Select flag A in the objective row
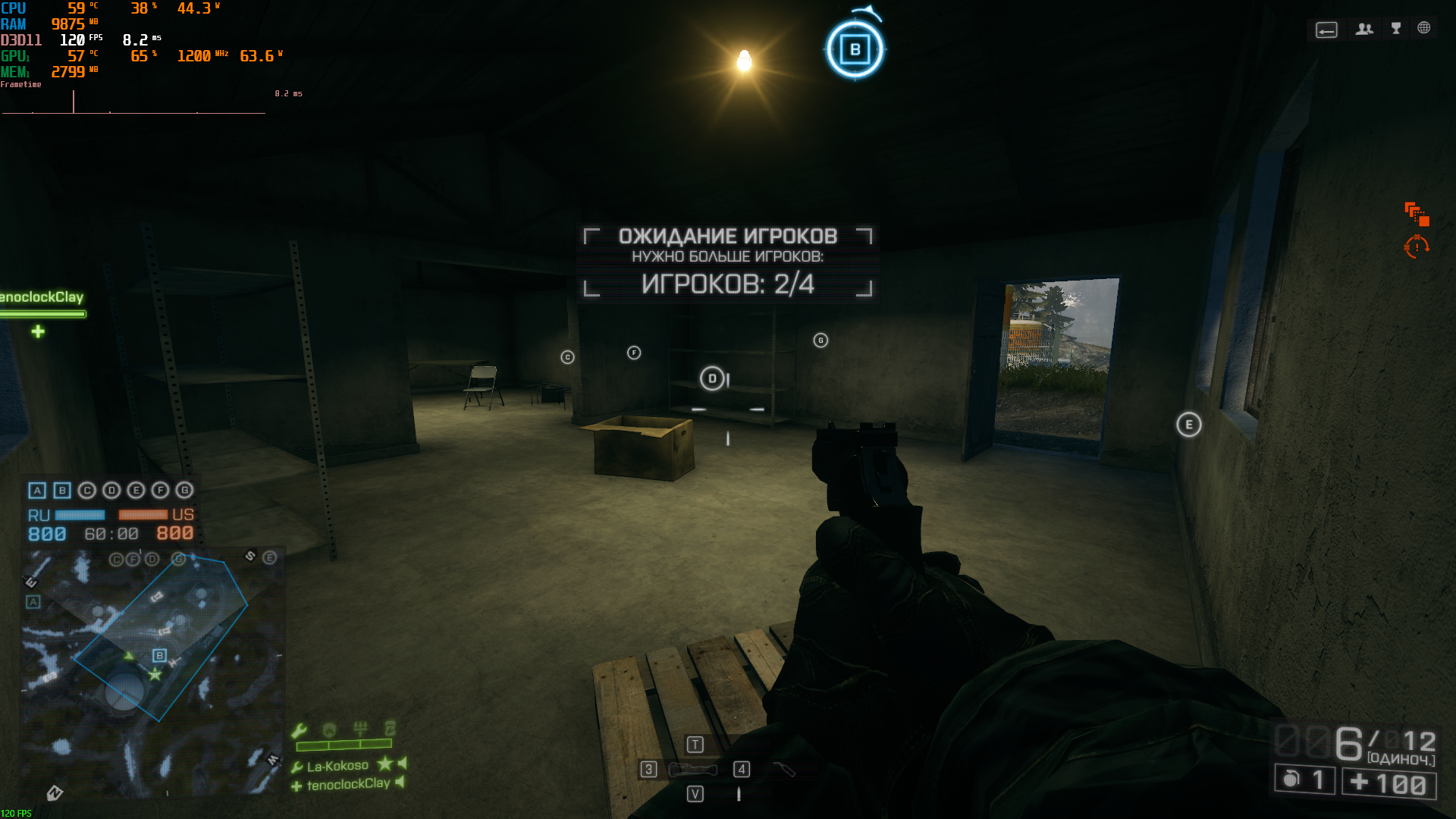 tap(37, 491)
